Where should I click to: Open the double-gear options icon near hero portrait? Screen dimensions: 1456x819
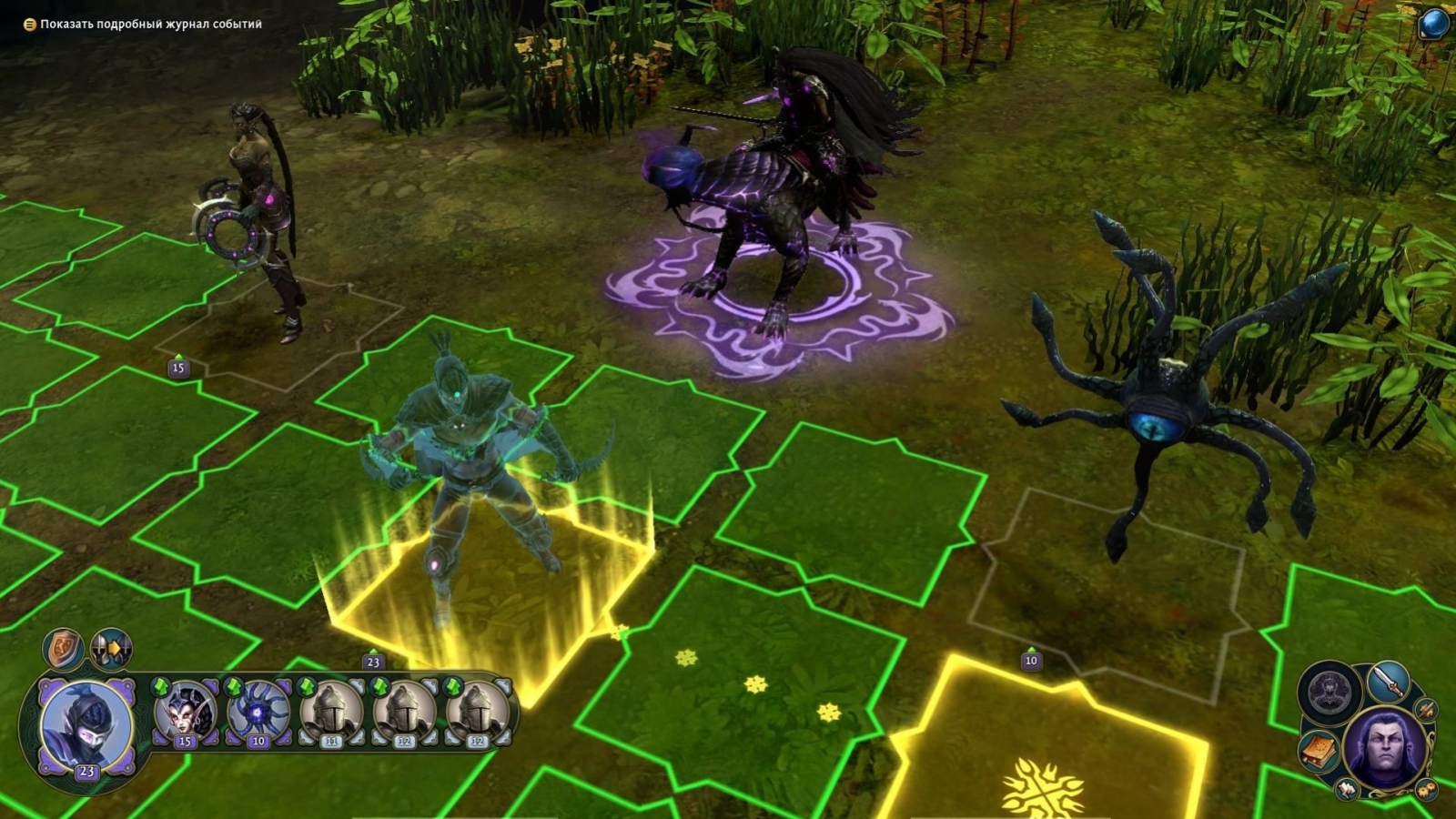pos(1426,788)
